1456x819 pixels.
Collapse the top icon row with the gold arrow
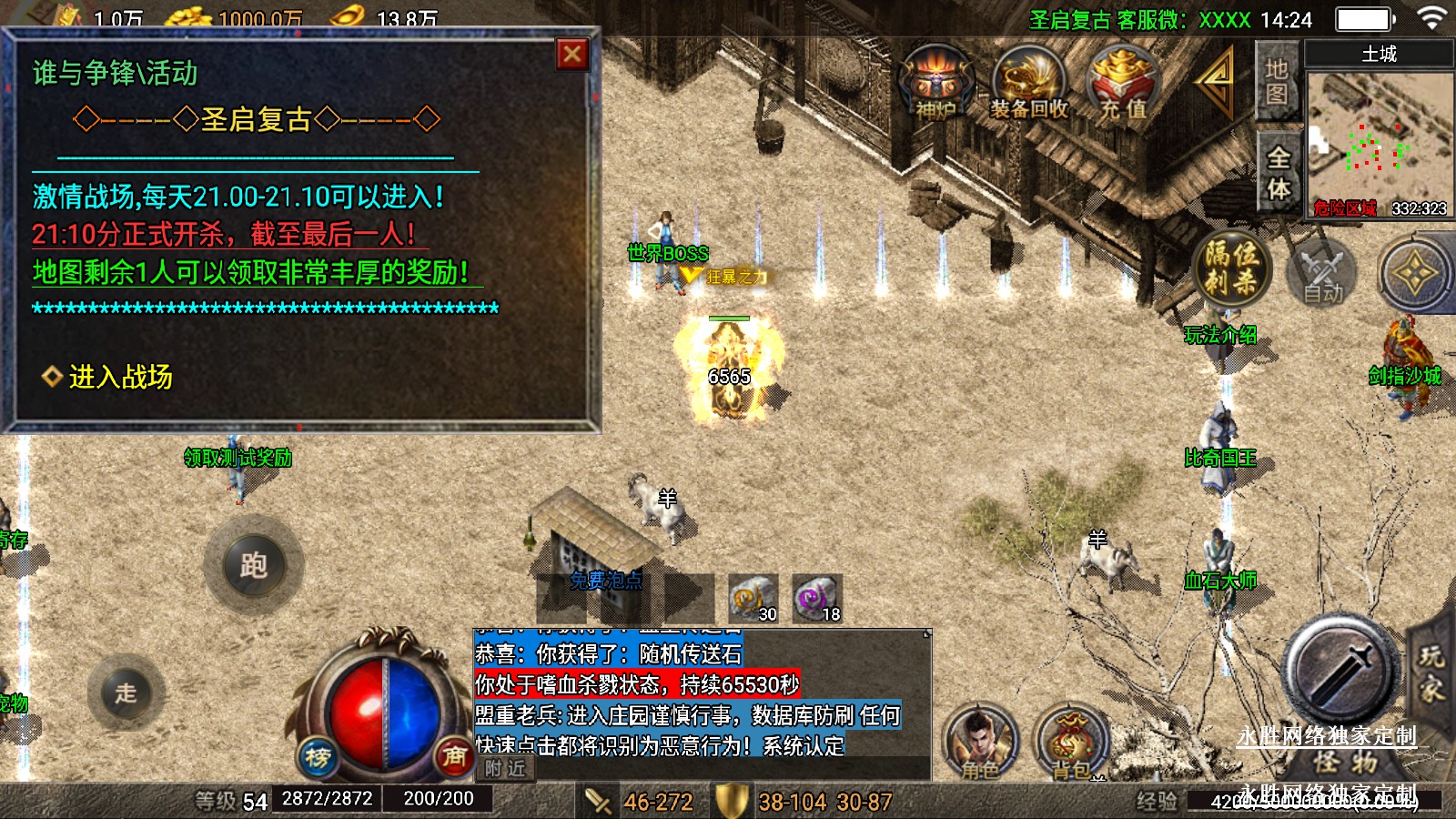[1216, 80]
